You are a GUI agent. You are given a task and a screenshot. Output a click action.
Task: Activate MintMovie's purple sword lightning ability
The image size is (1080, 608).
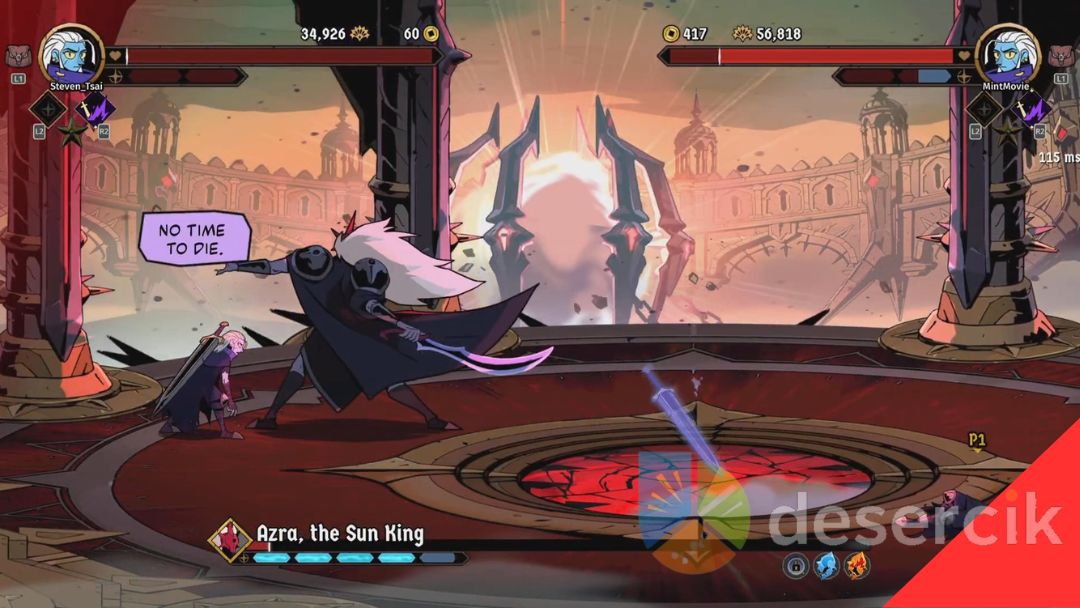point(1030,108)
